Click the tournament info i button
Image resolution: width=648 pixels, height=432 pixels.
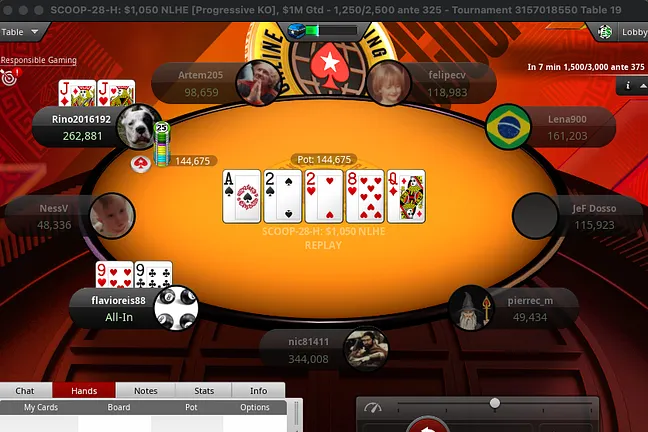coord(628,86)
